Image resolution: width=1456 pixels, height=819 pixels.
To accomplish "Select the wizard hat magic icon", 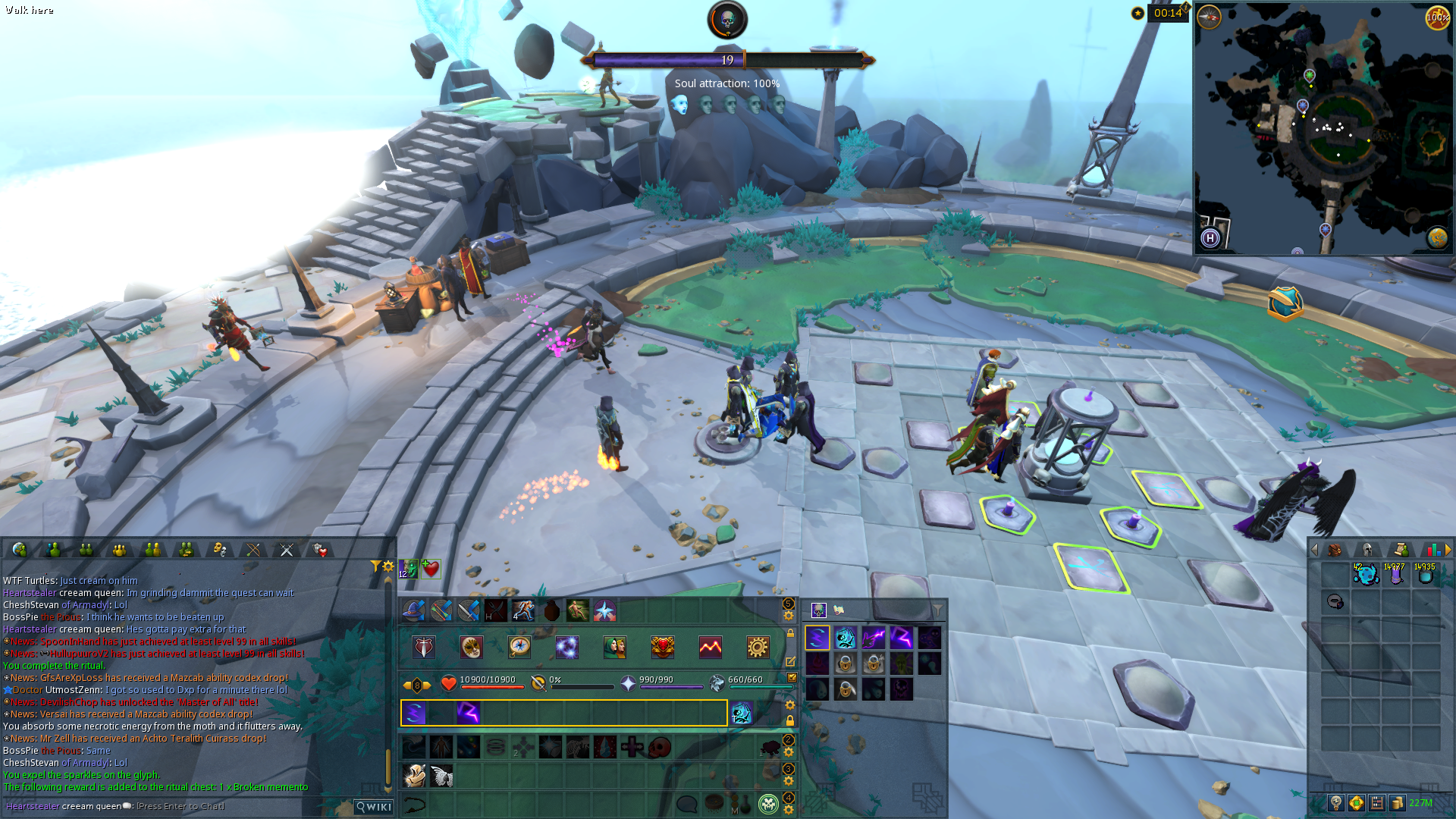I will coord(413,610).
